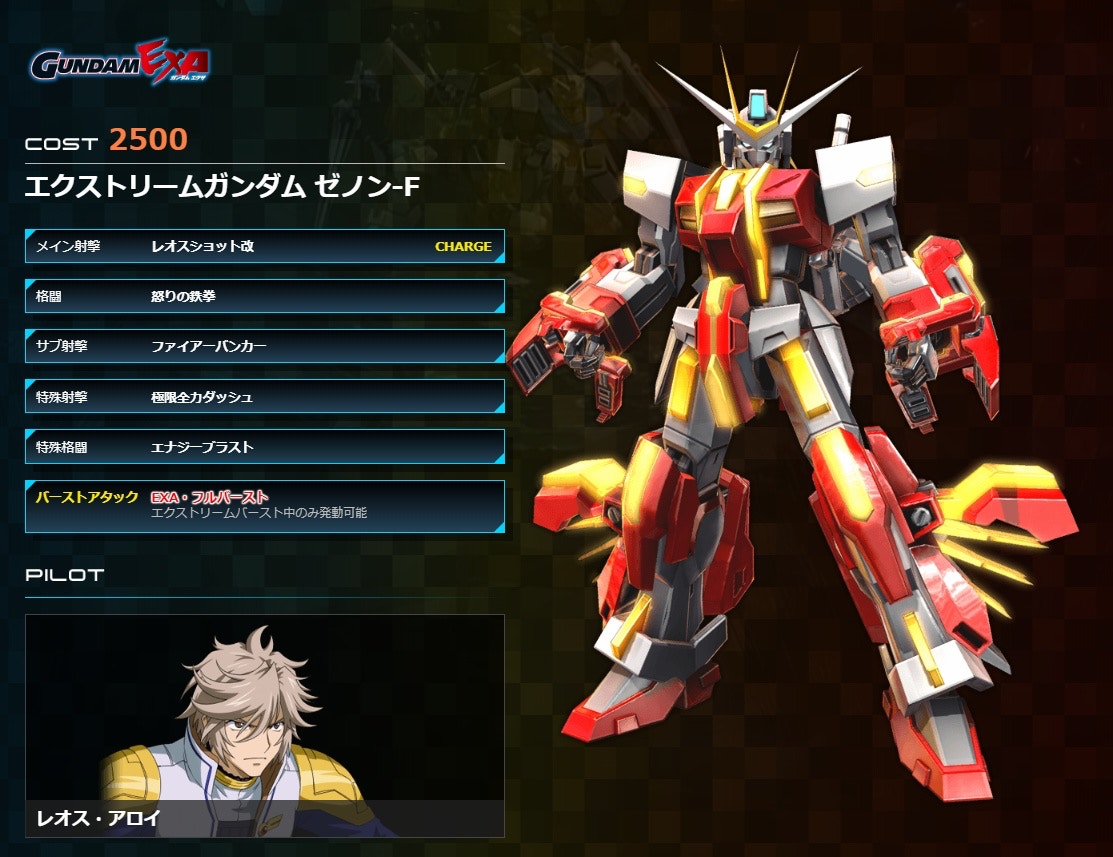
Task: Select the メイン射撃 レオスショット改 row
Action: pos(264,246)
